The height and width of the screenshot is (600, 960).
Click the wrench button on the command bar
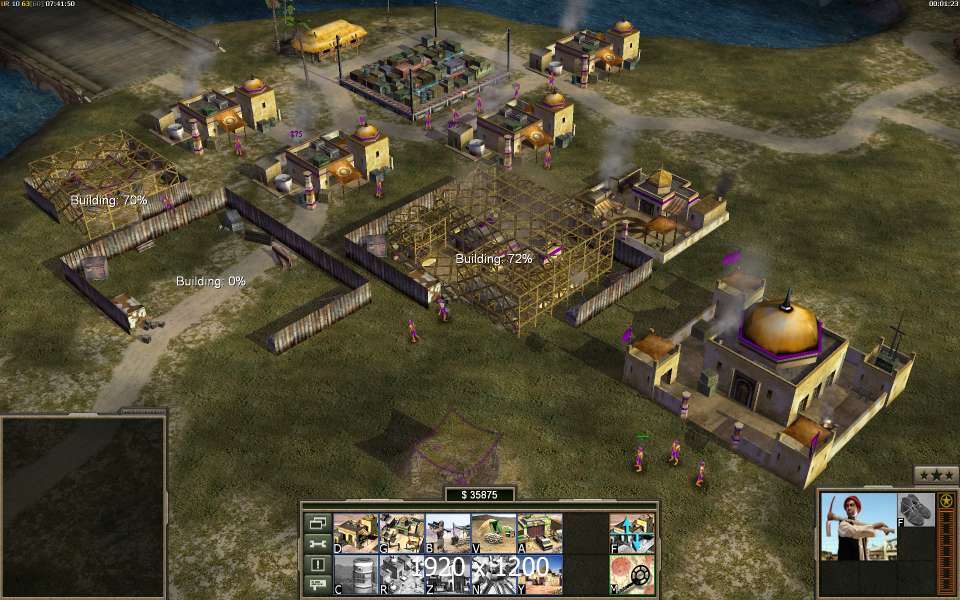[x=318, y=544]
